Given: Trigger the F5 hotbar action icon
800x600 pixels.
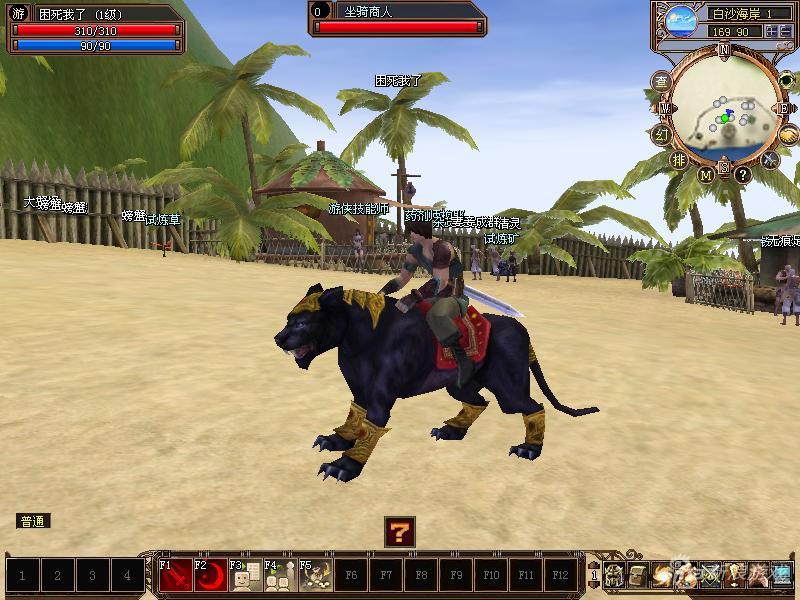Looking at the screenshot, I should click(x=316, y=576).
